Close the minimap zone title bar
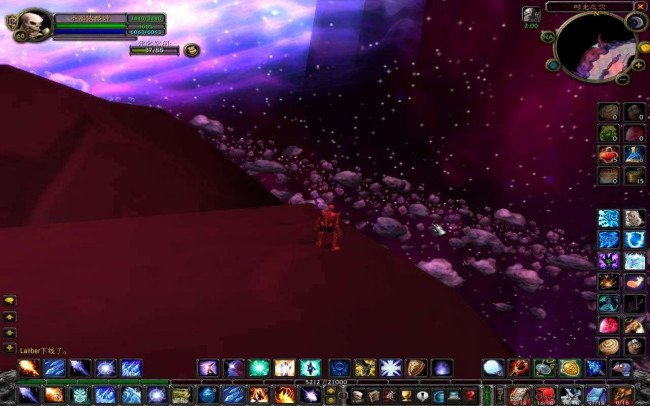Viewport: 650px width, 406px height. 640,6
